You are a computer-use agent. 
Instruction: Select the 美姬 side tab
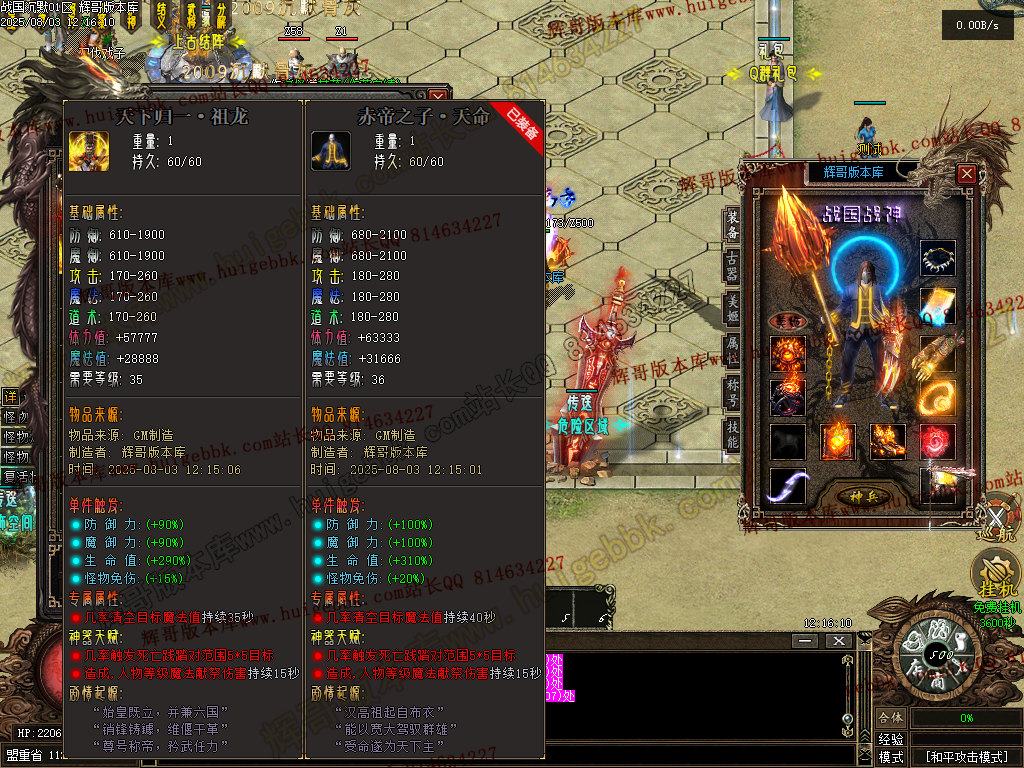733,308
